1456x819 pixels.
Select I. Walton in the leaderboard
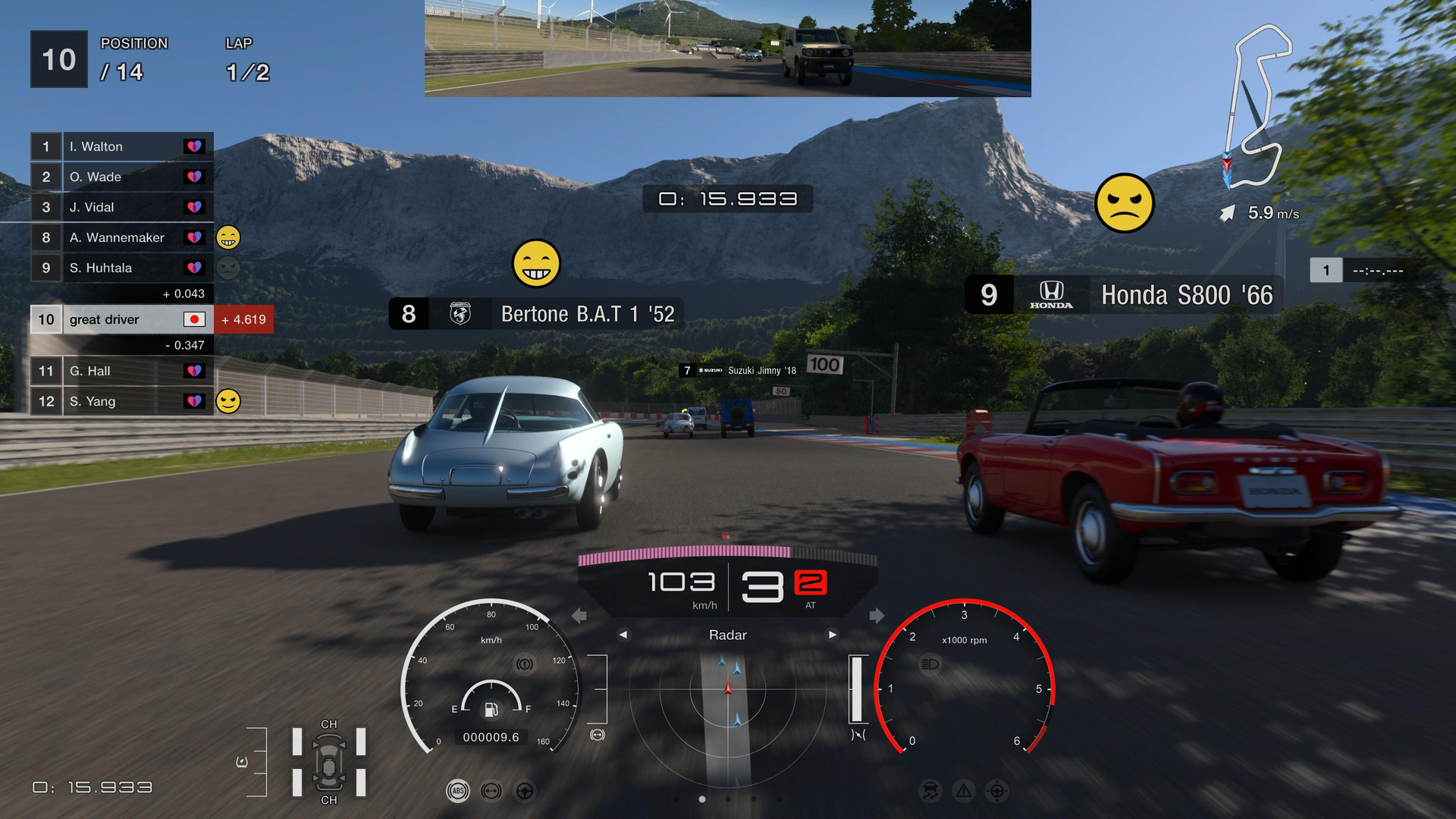click(x=121, y=146)
